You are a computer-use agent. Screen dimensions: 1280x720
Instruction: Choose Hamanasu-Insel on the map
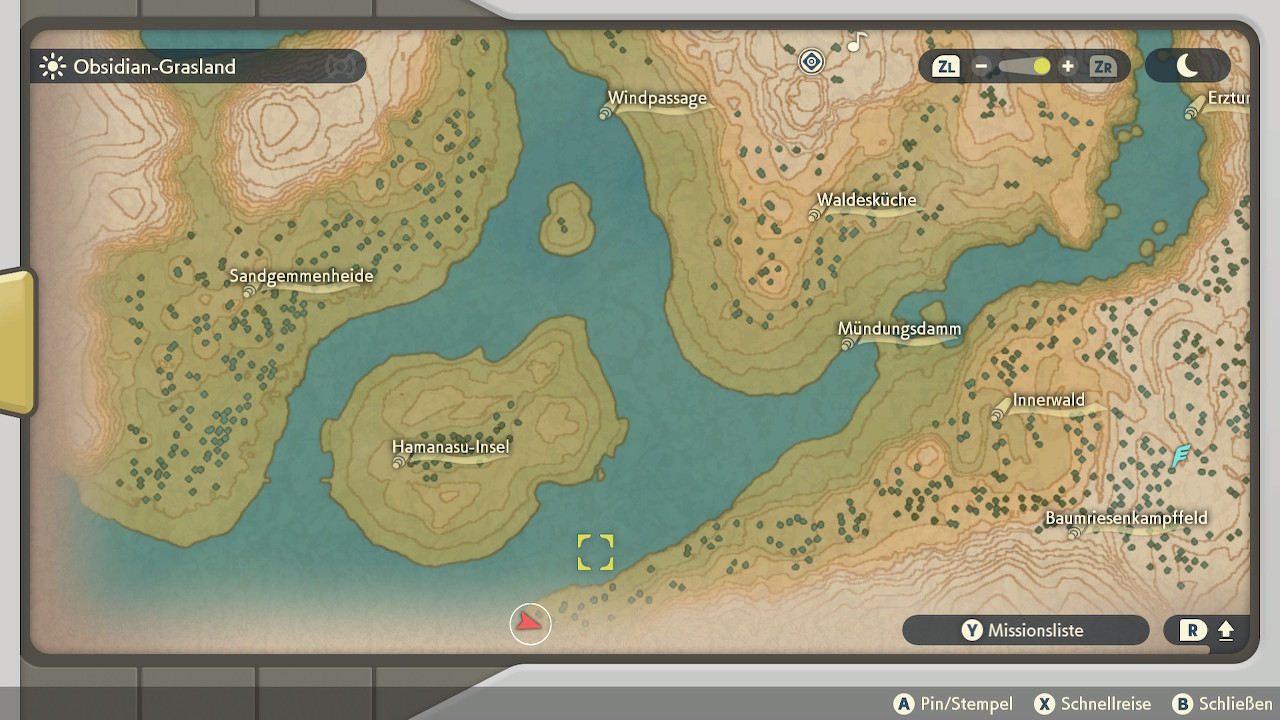450,447
